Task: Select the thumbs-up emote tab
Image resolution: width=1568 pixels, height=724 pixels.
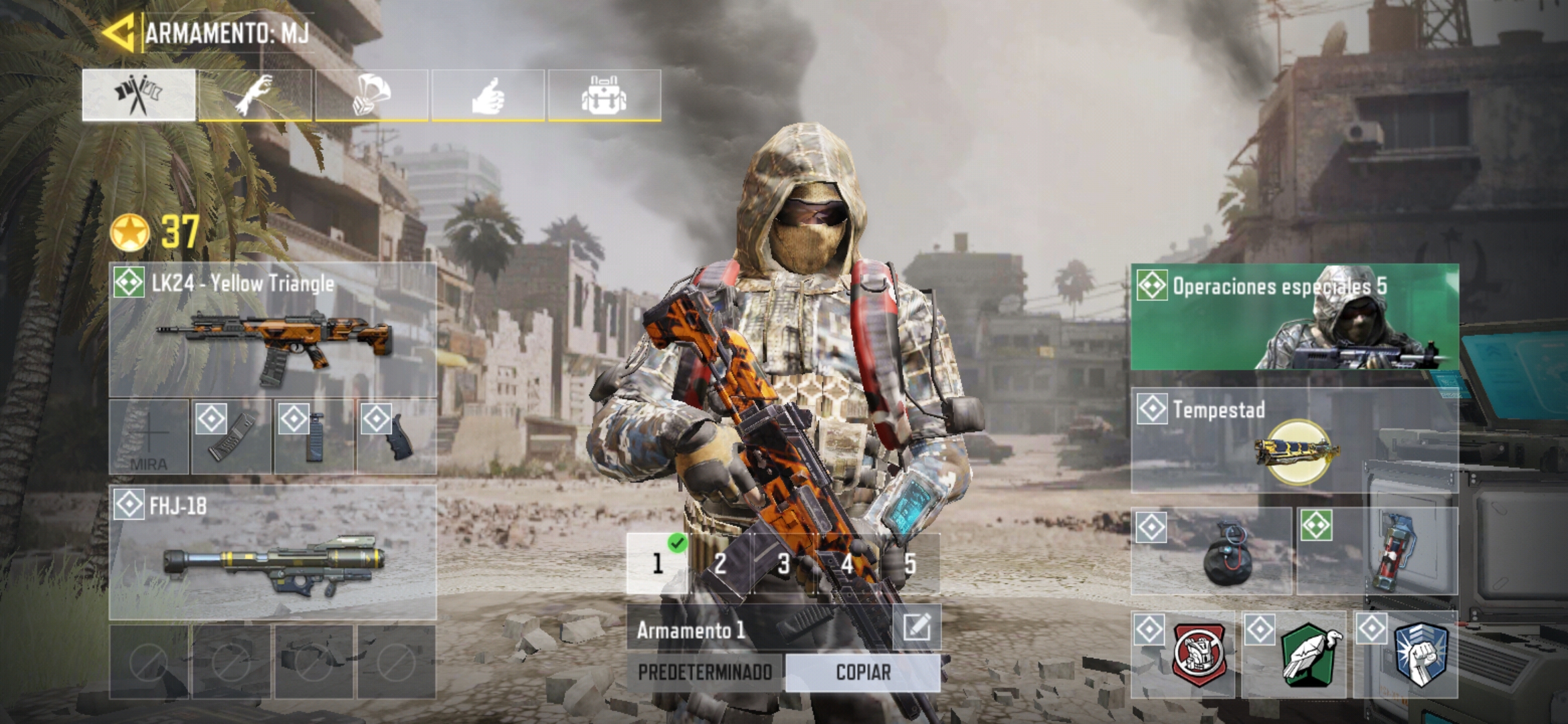Action: (x=488, y=95)
